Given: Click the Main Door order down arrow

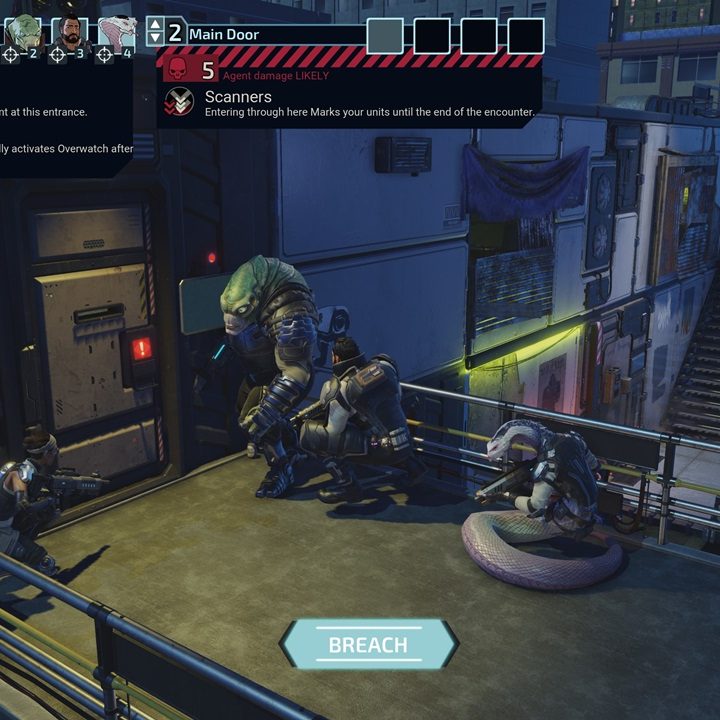Looking at the screenshot, I should tap(154, 40).
